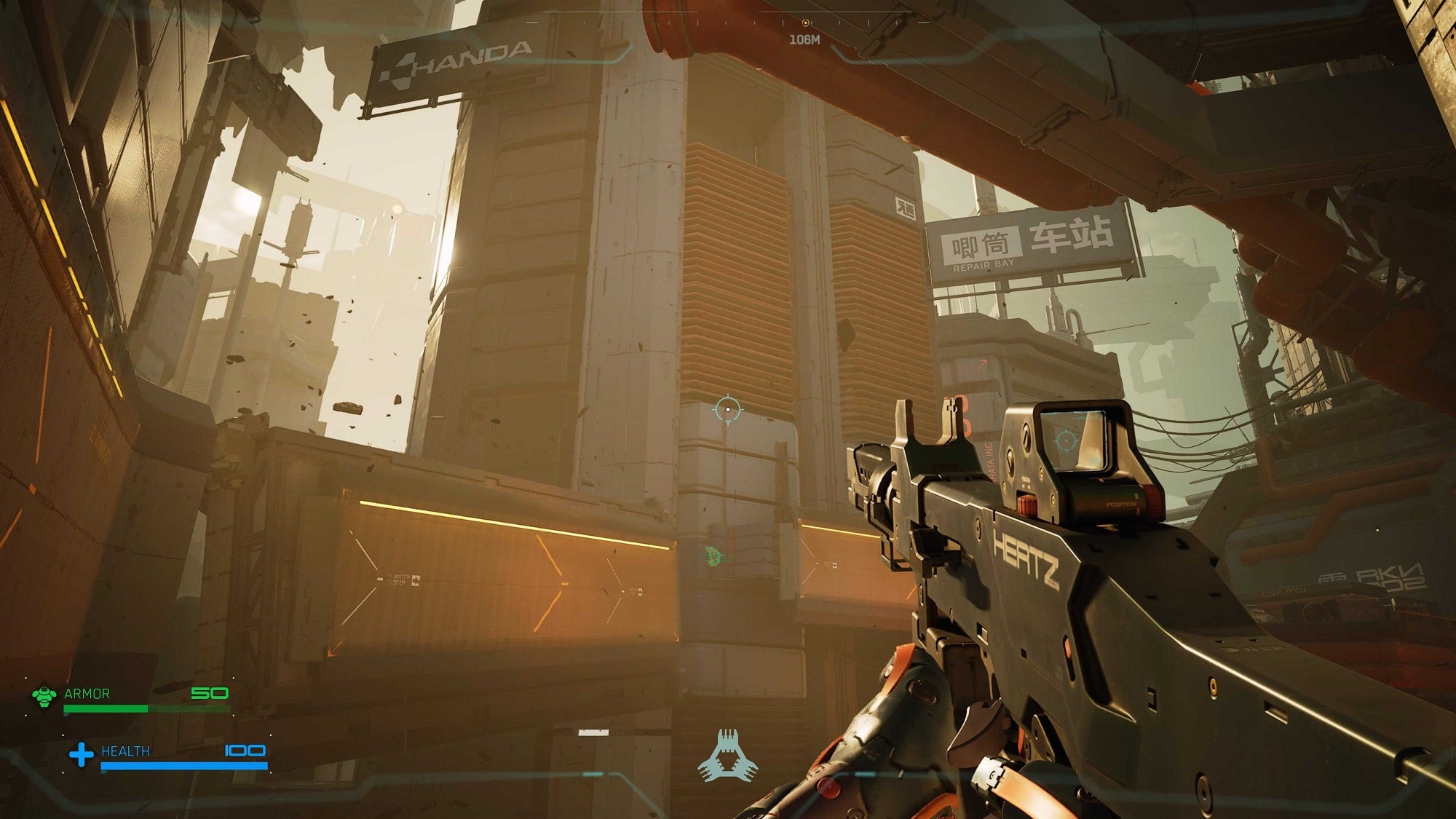This screenshot has height=819, width=1456.
Task: Select the orange objective marker on the compass
Action: (806, 23)
